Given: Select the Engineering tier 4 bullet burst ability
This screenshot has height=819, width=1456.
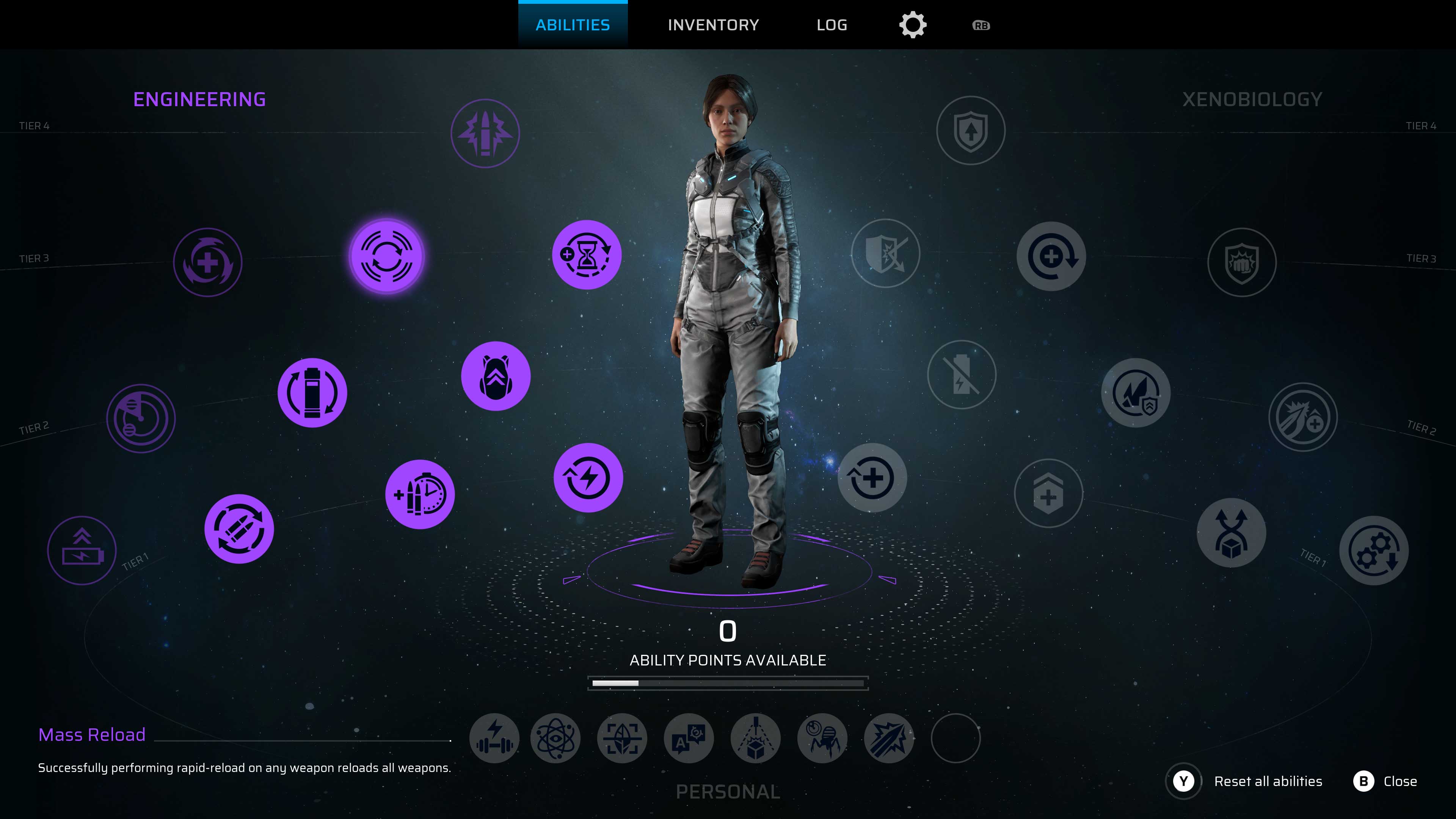Looking at the screenshot, I should (485, 133).
